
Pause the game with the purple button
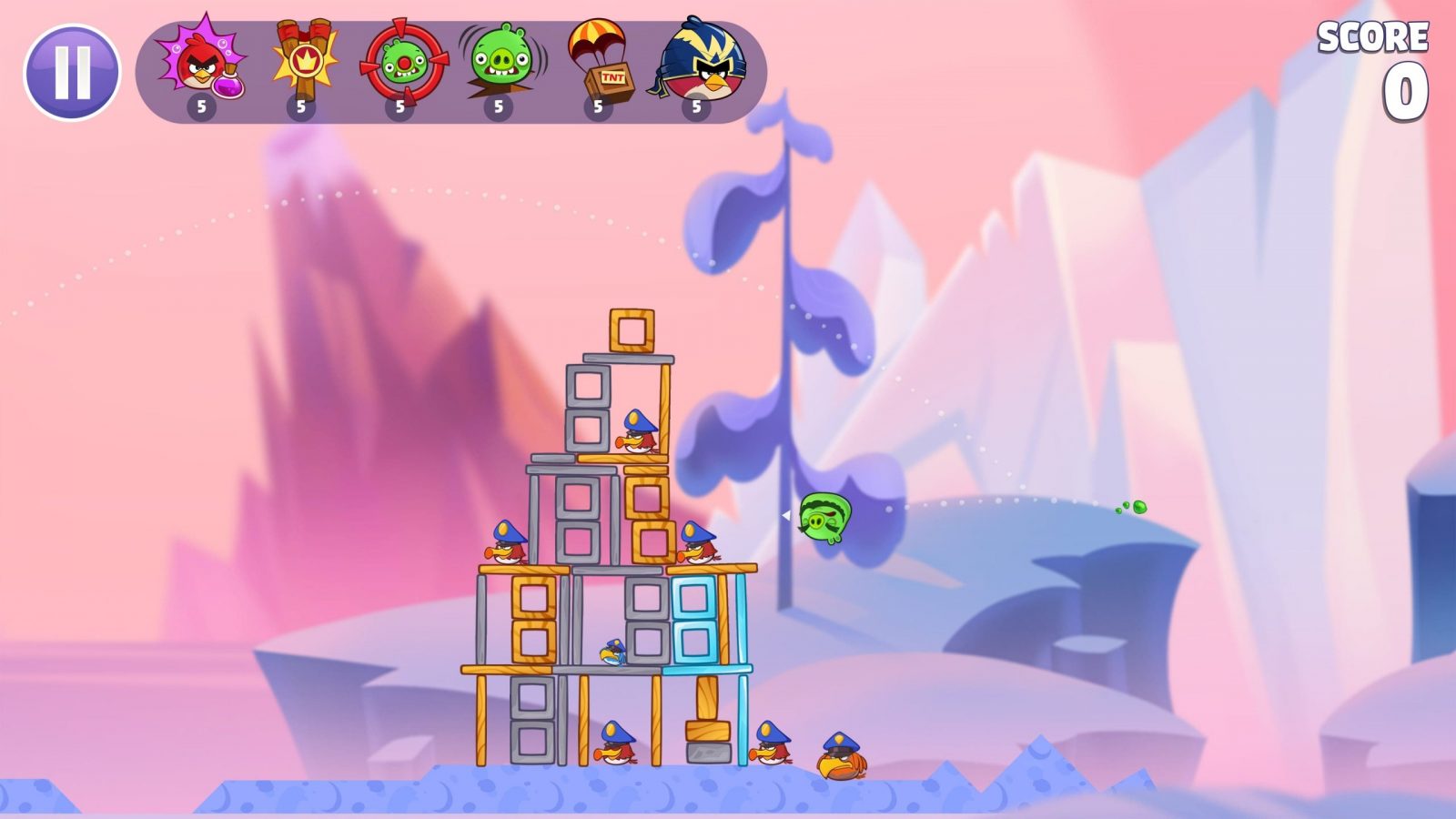point(71,72)
